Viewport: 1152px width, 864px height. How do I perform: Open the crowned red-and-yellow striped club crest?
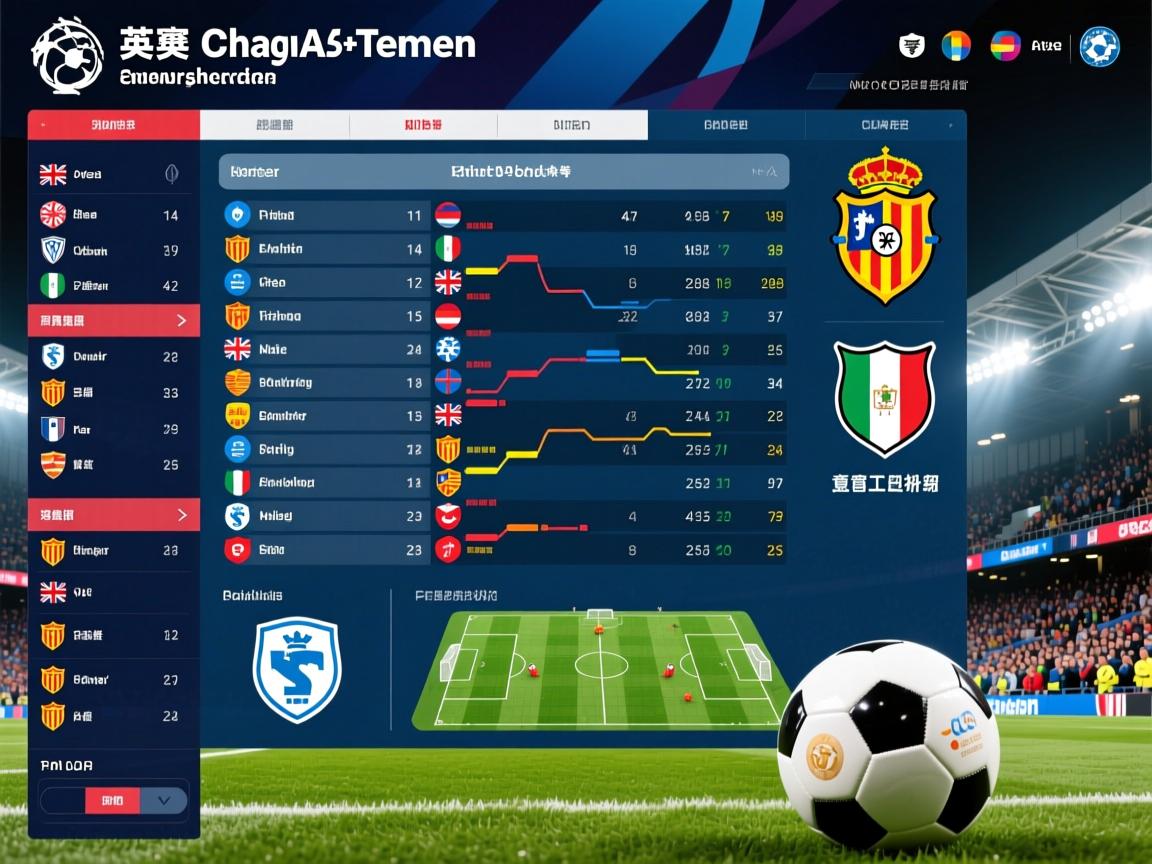[x=884, y=226]
